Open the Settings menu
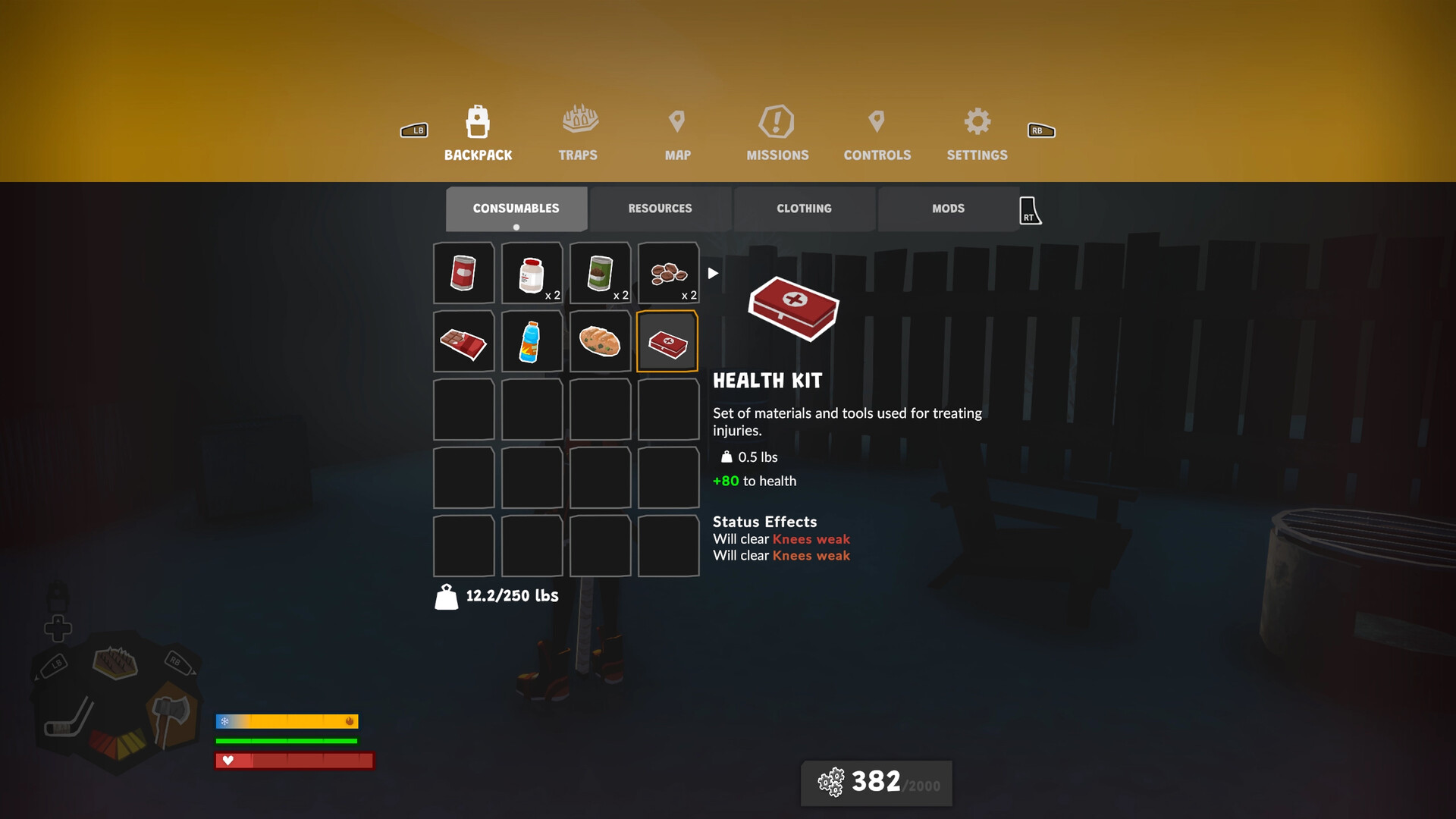The image size is (1456, 819). point(977,133)
